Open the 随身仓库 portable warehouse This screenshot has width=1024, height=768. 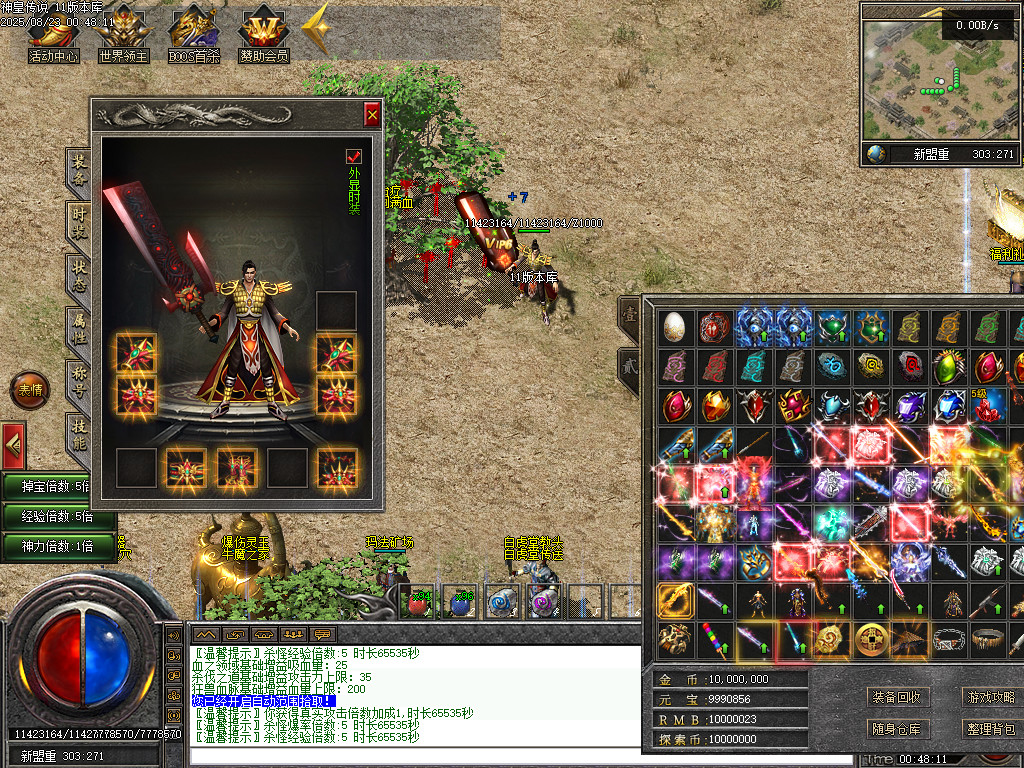tap(896, 729)
